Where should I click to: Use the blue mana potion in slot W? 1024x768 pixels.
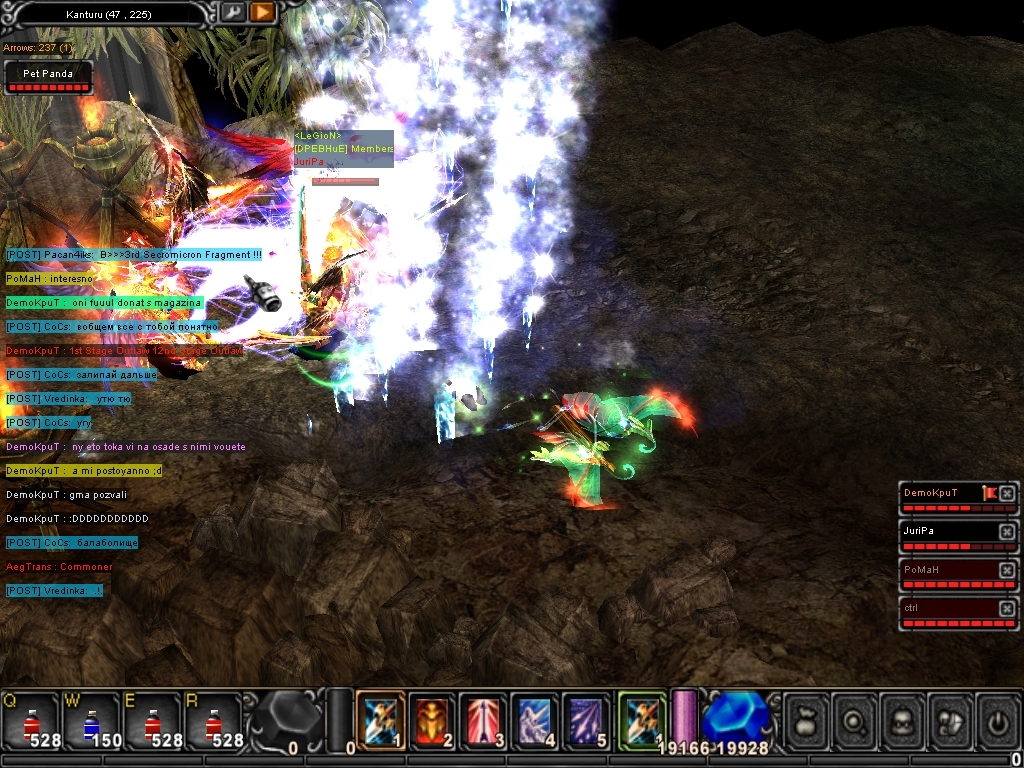point(91,722)
